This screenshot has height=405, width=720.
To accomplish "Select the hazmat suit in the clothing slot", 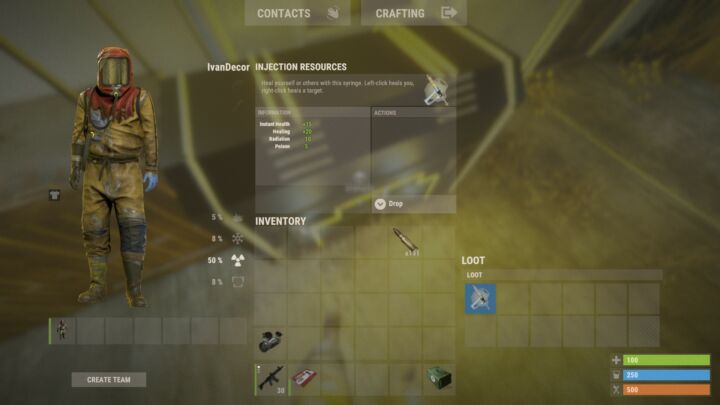I will coord(62,331).
